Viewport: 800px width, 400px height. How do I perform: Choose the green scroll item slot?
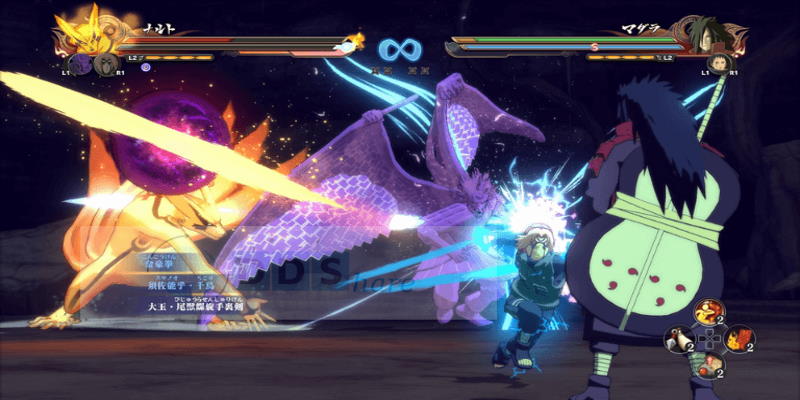709,367
